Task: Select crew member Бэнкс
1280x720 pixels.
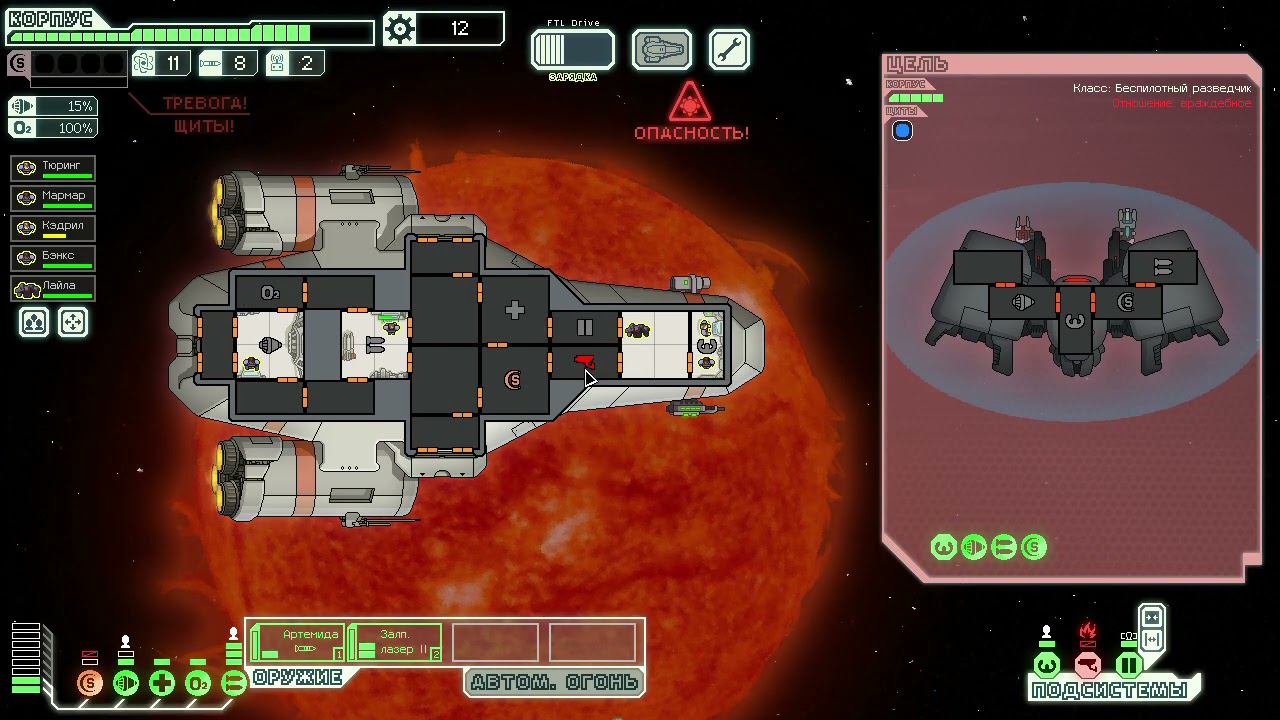Action: 54,257
